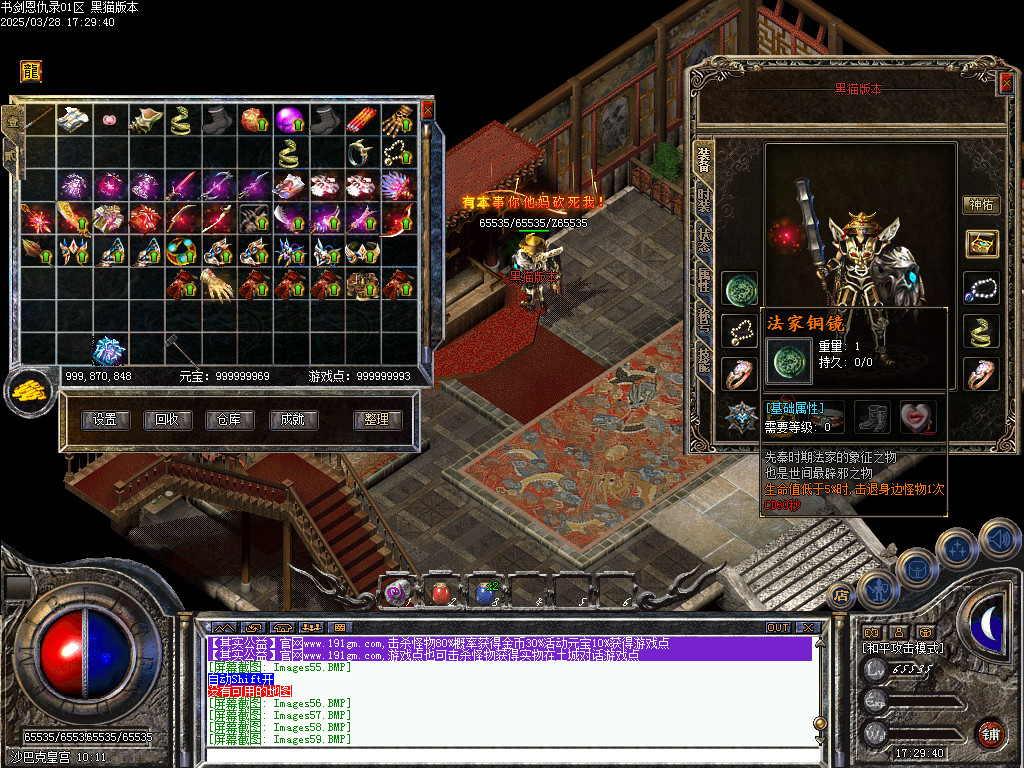The width and height of the screenshot is (1024, 768).
Task: Select the purple orb in the bag
Action: tap(290, 120)
